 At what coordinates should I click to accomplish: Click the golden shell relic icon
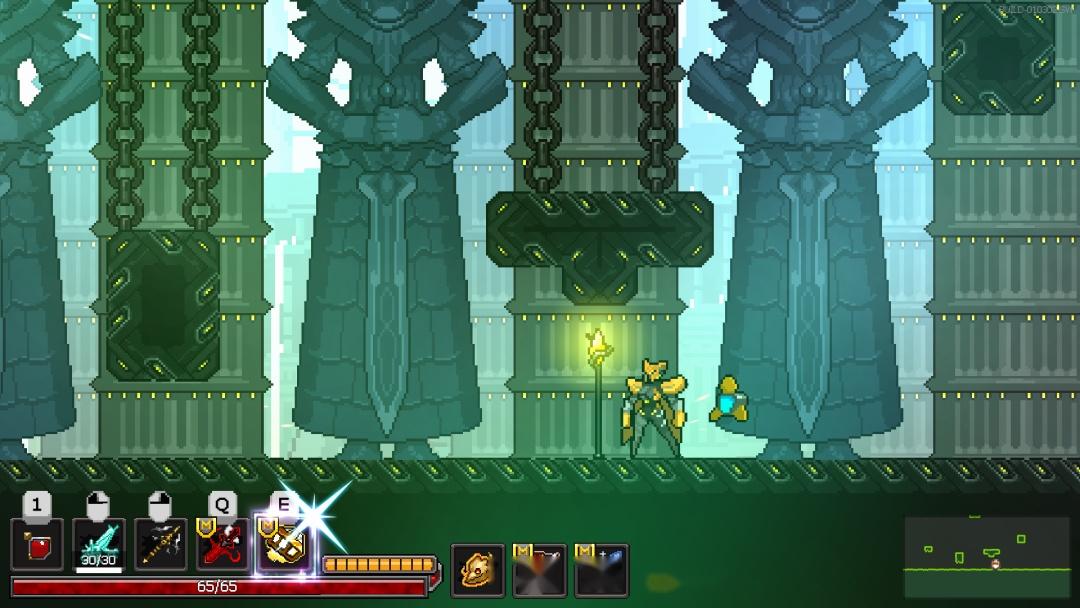[x=477, y=570]
